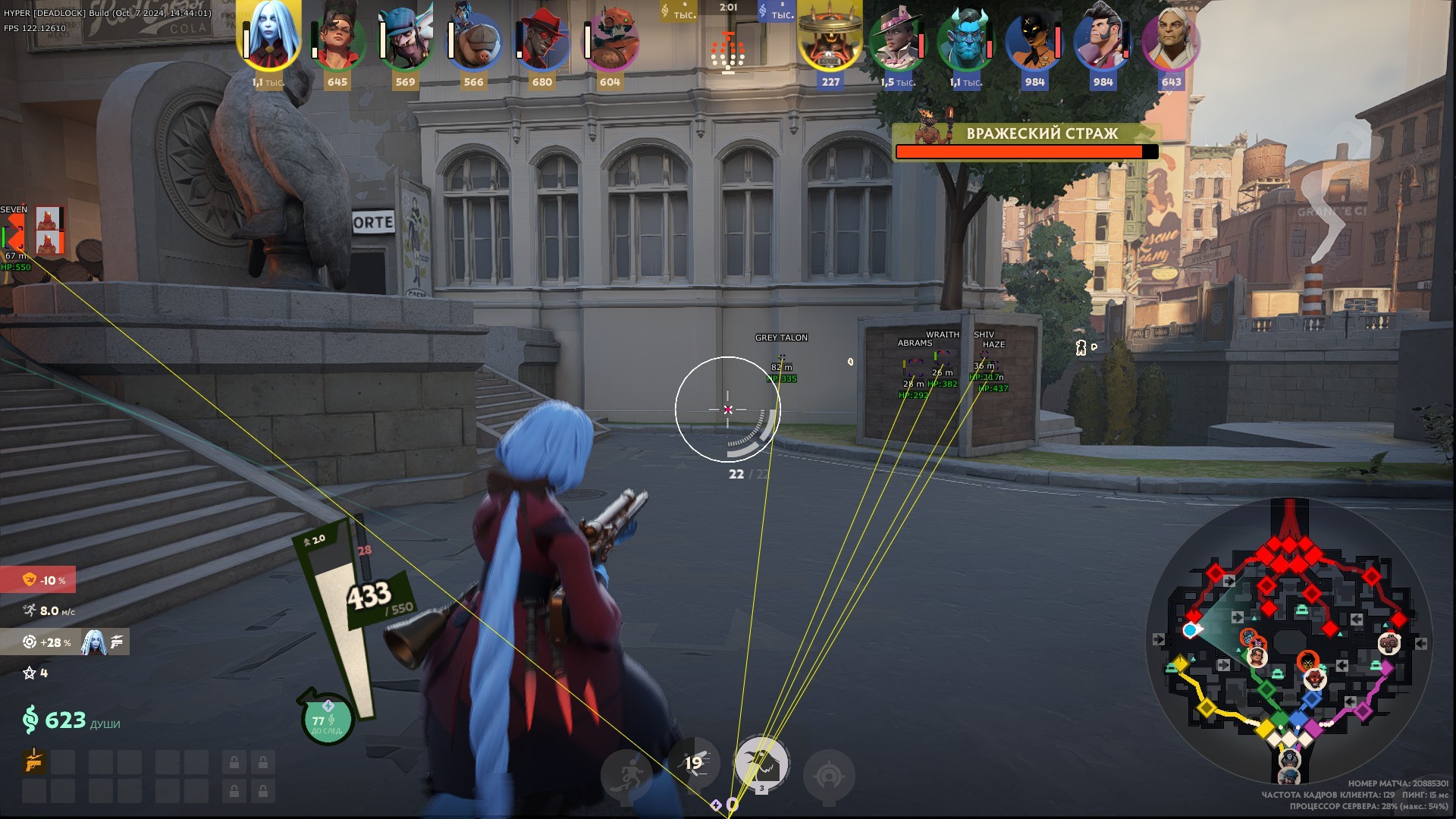Select the enemy Seven portrait

pyautogui.click(x=830, y=38)
